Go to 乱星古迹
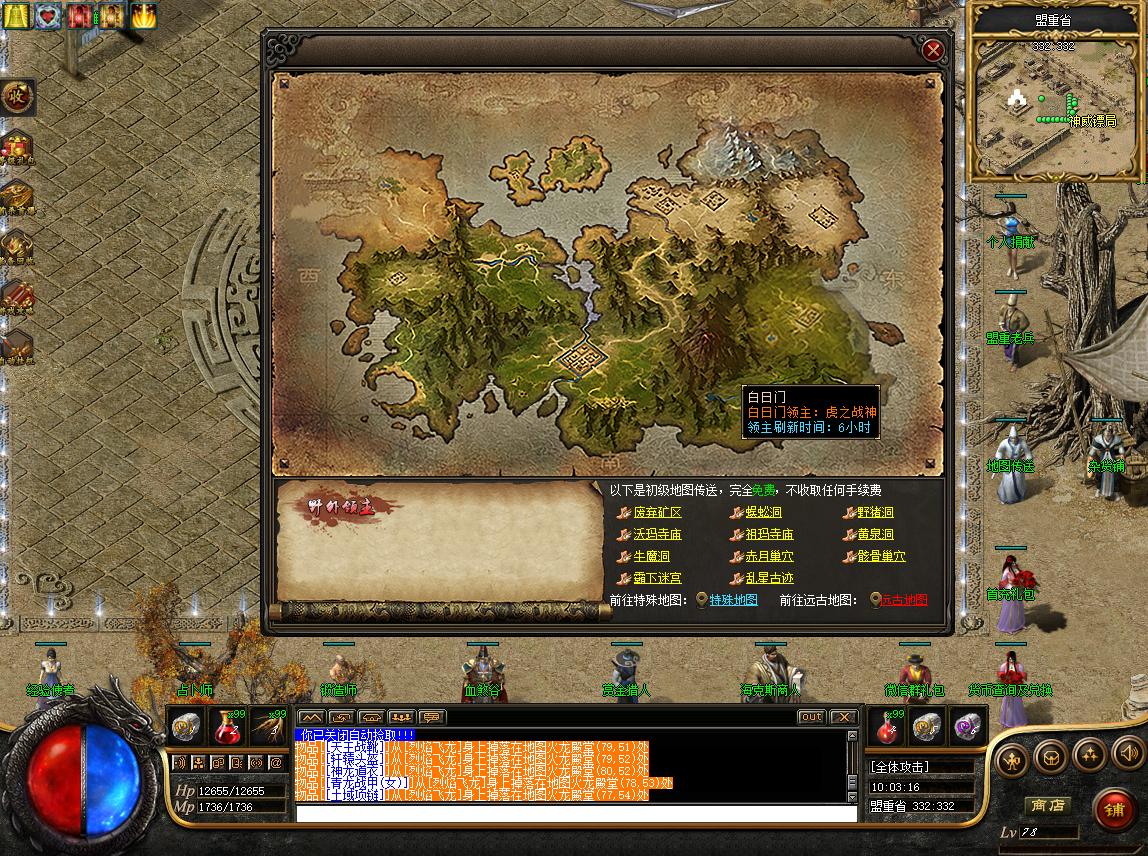The image size is (1148, 856). [769, 578]
